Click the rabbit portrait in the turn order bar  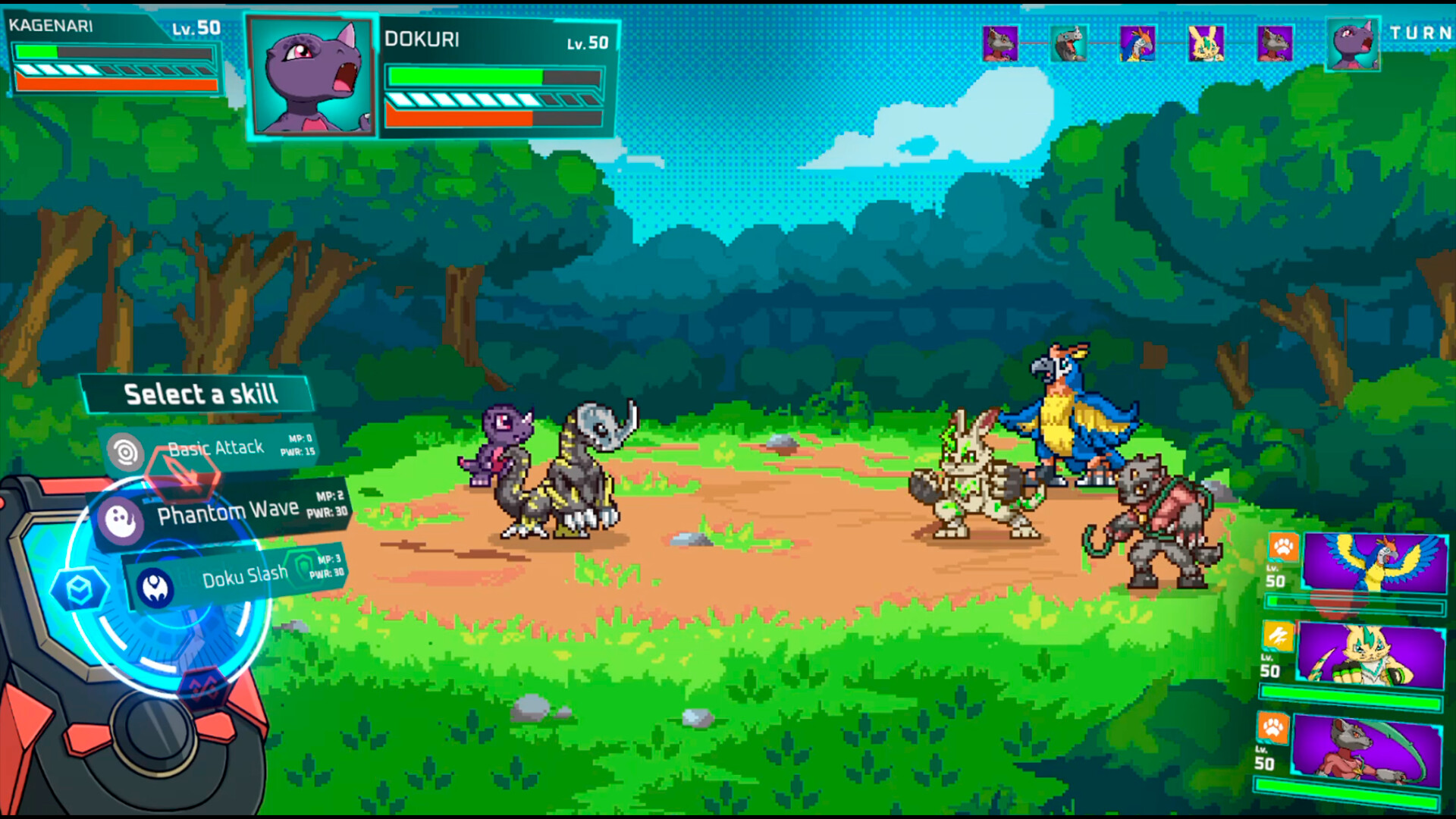pyautogui.click(x=1206, y=43)
